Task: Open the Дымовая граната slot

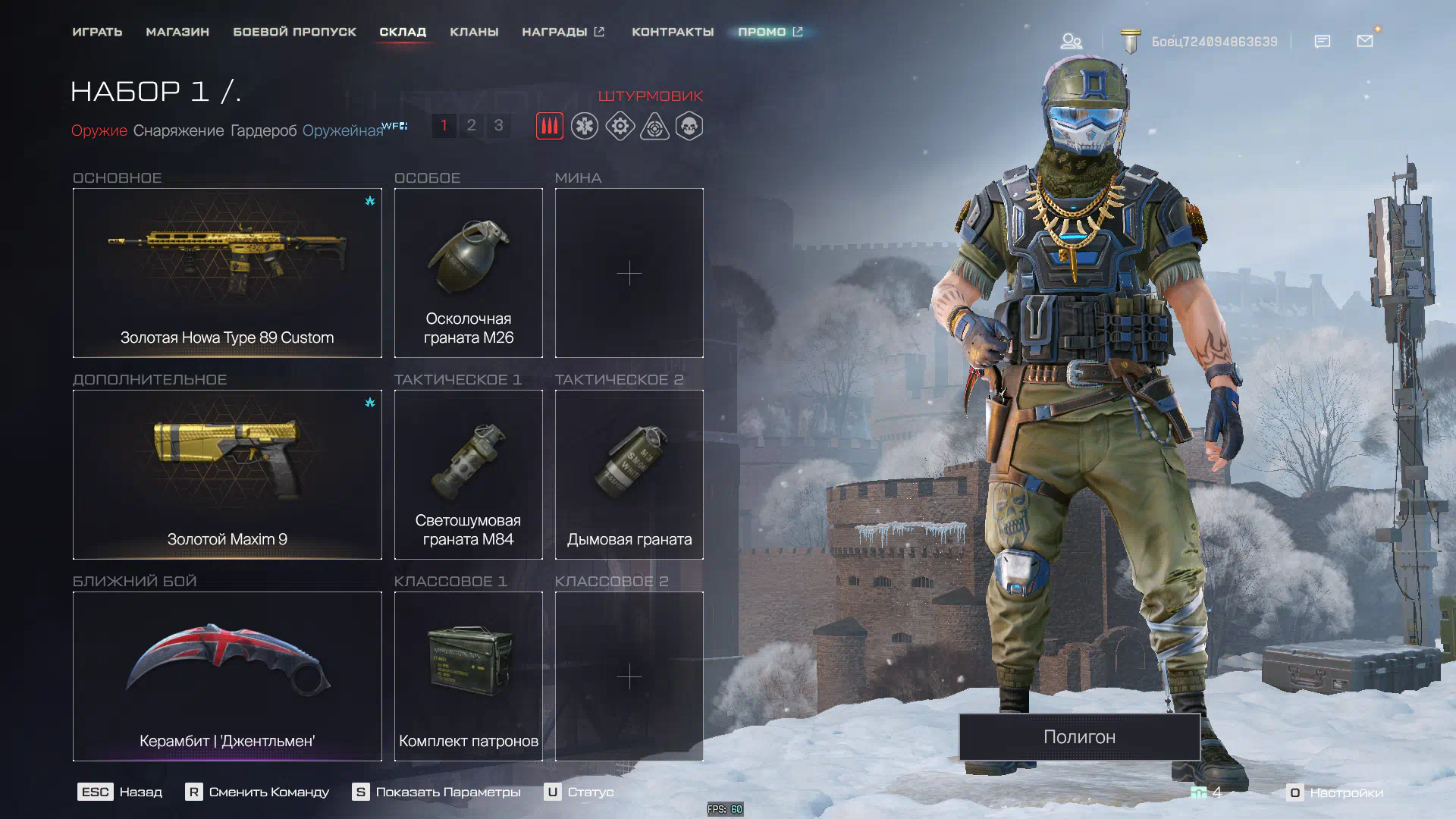Action: click(x=629, y=474)
